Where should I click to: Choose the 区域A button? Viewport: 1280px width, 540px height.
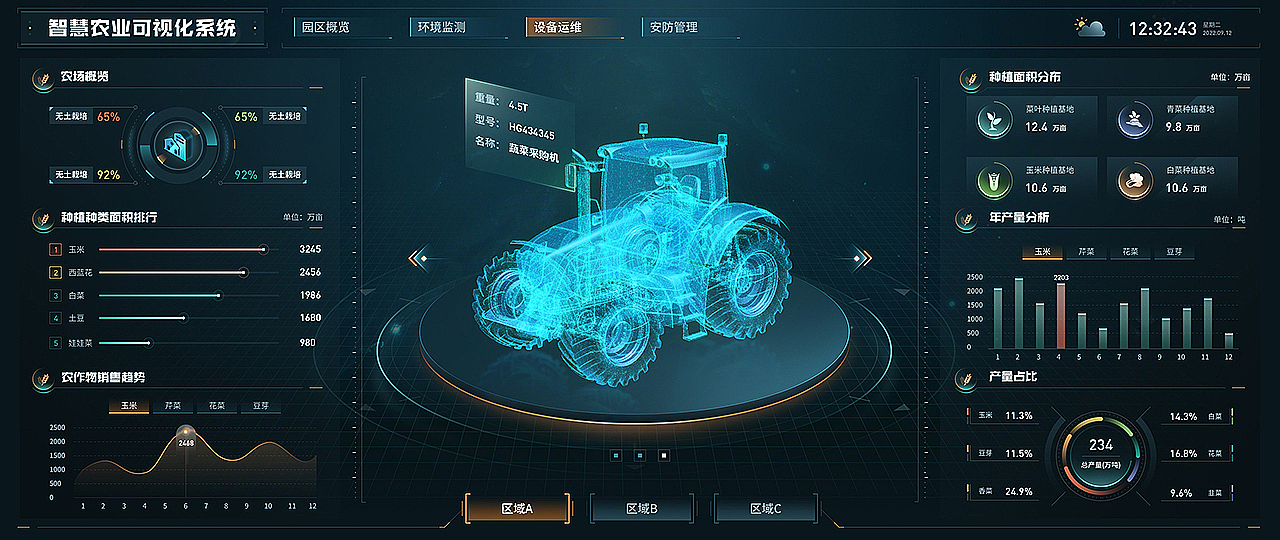517,509
